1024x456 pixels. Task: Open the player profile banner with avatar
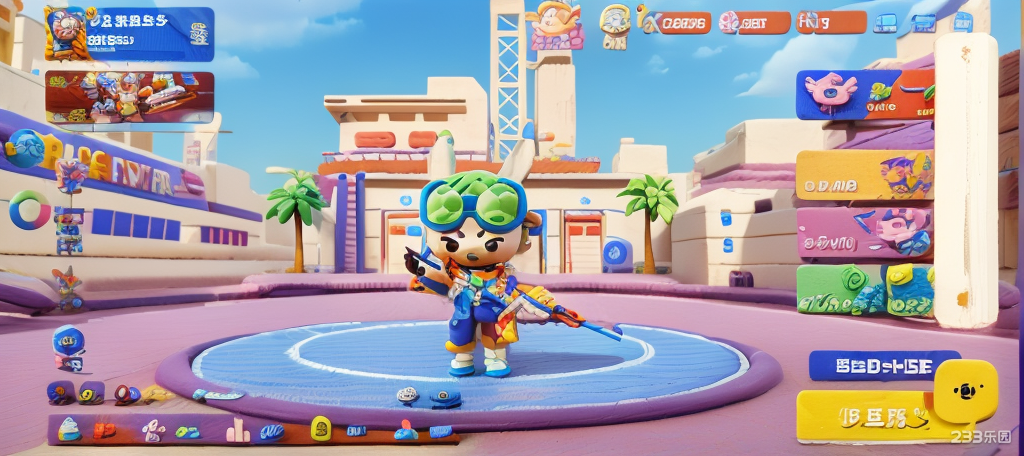tap(128, 33)
